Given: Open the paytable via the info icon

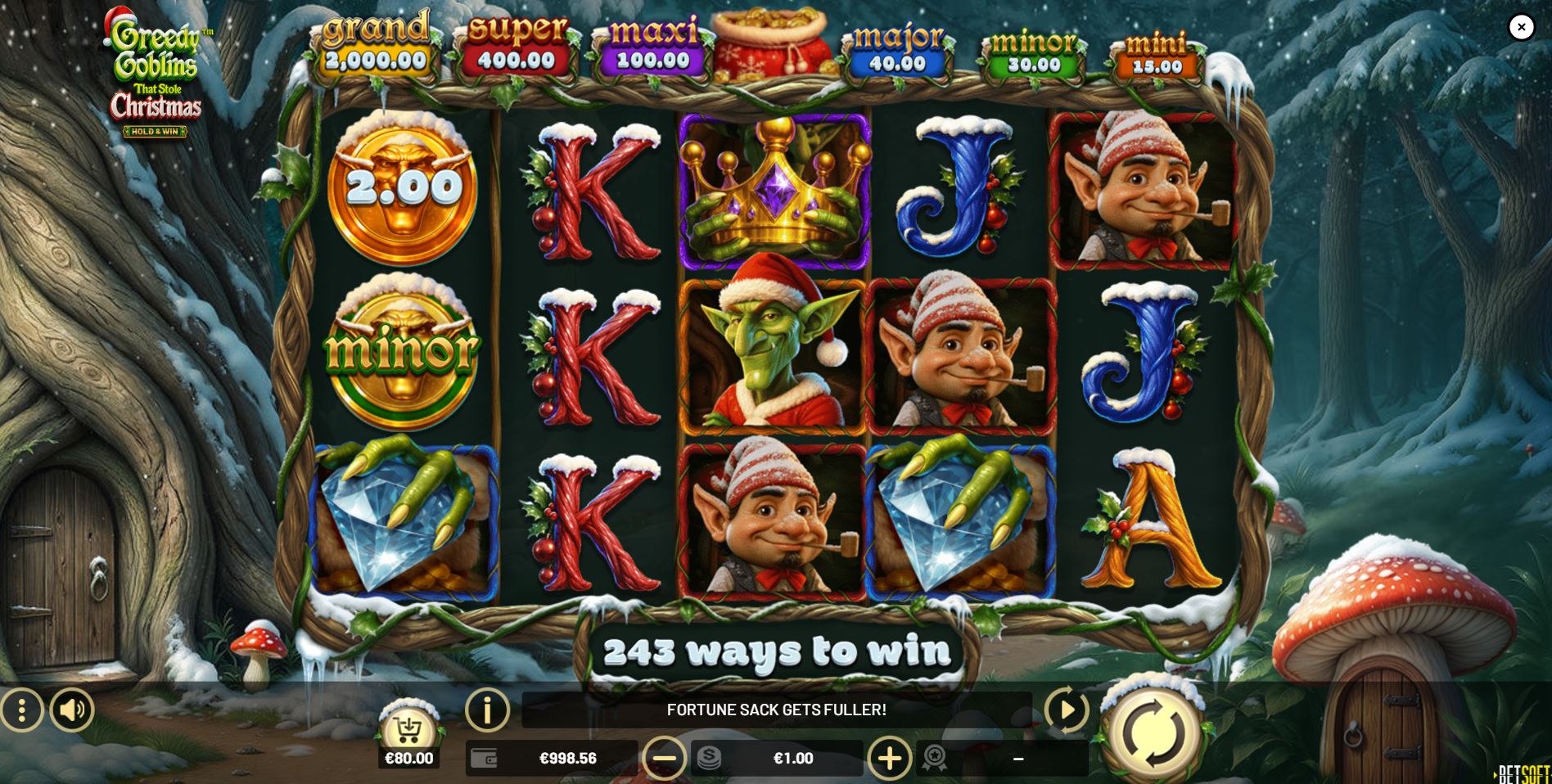Looking at the screenshot, I should (x=486, y=710).
